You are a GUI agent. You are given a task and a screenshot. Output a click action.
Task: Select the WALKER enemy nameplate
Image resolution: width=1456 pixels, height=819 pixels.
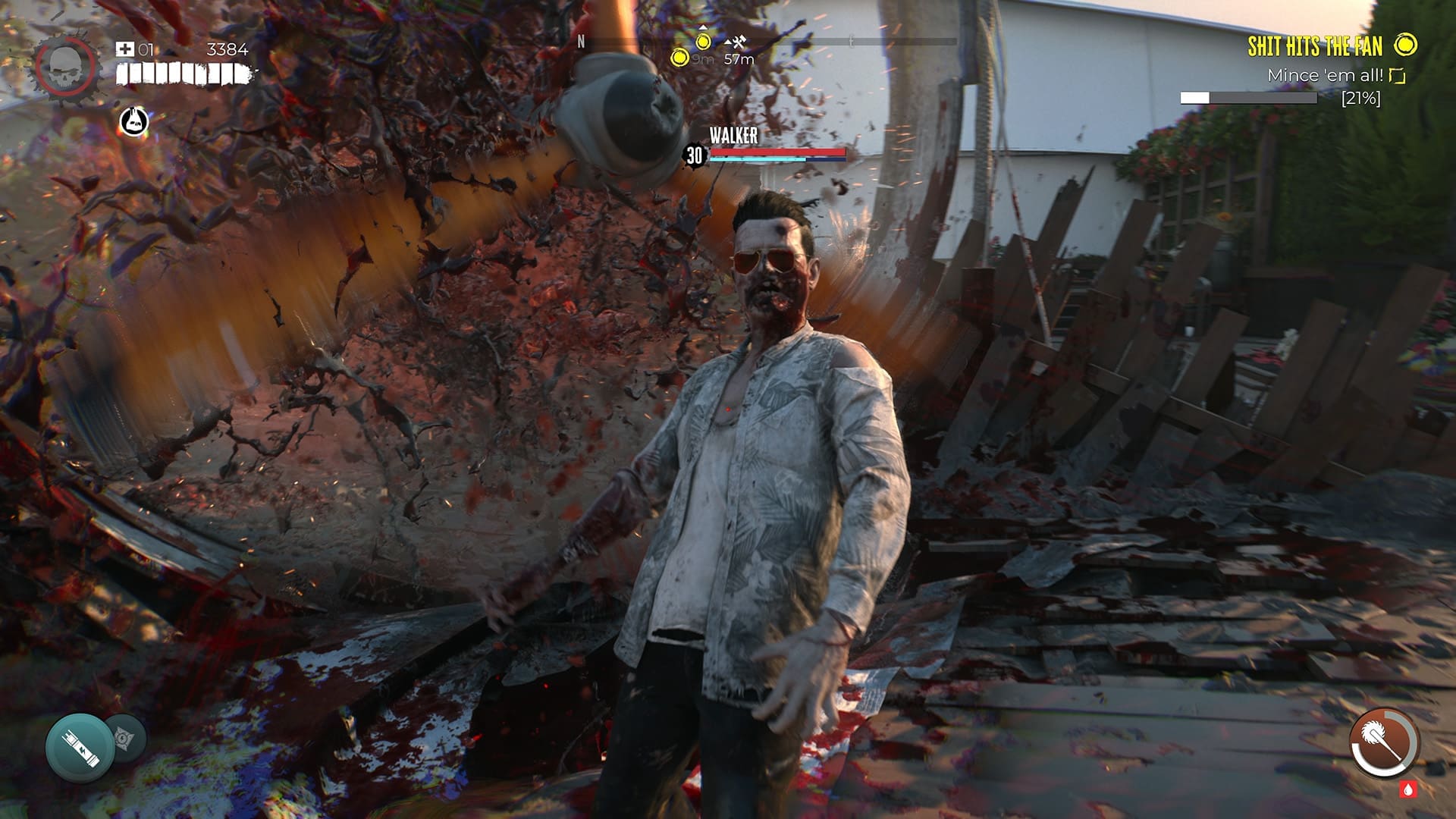pyautogui.click(x=732, y=136)
